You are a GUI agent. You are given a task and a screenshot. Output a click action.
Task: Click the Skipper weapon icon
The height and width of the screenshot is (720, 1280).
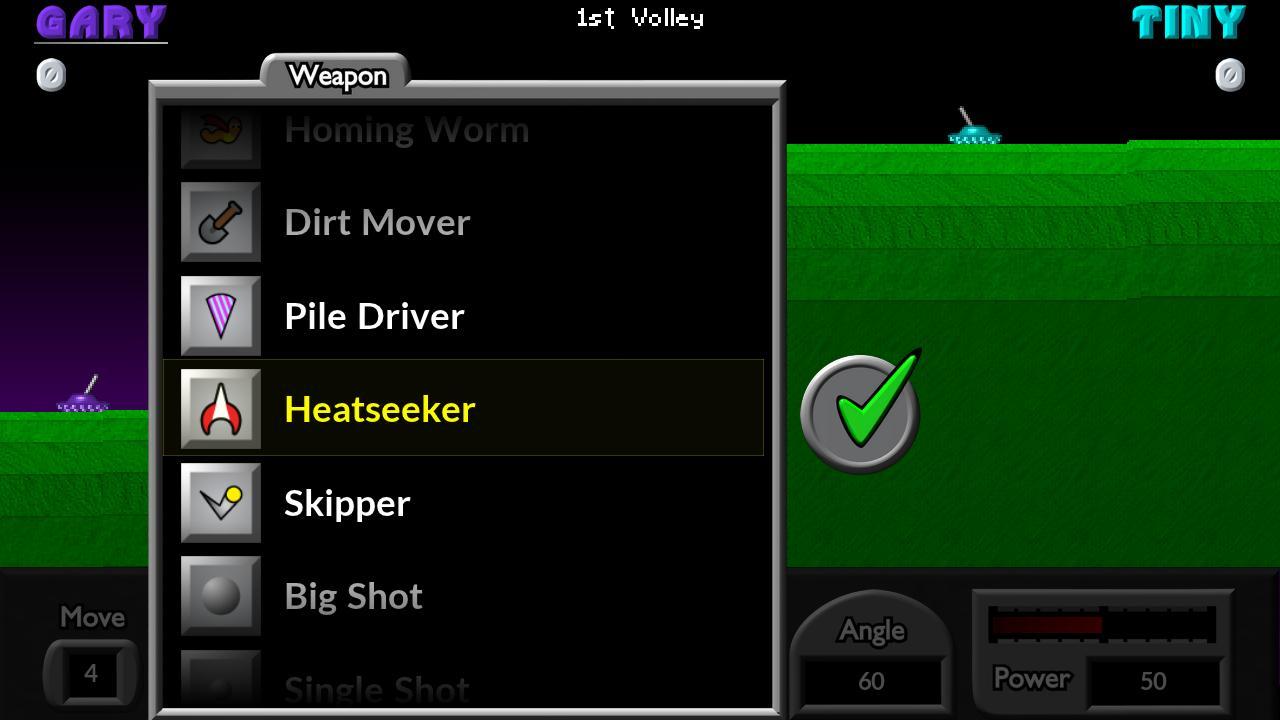click(220, 503)
